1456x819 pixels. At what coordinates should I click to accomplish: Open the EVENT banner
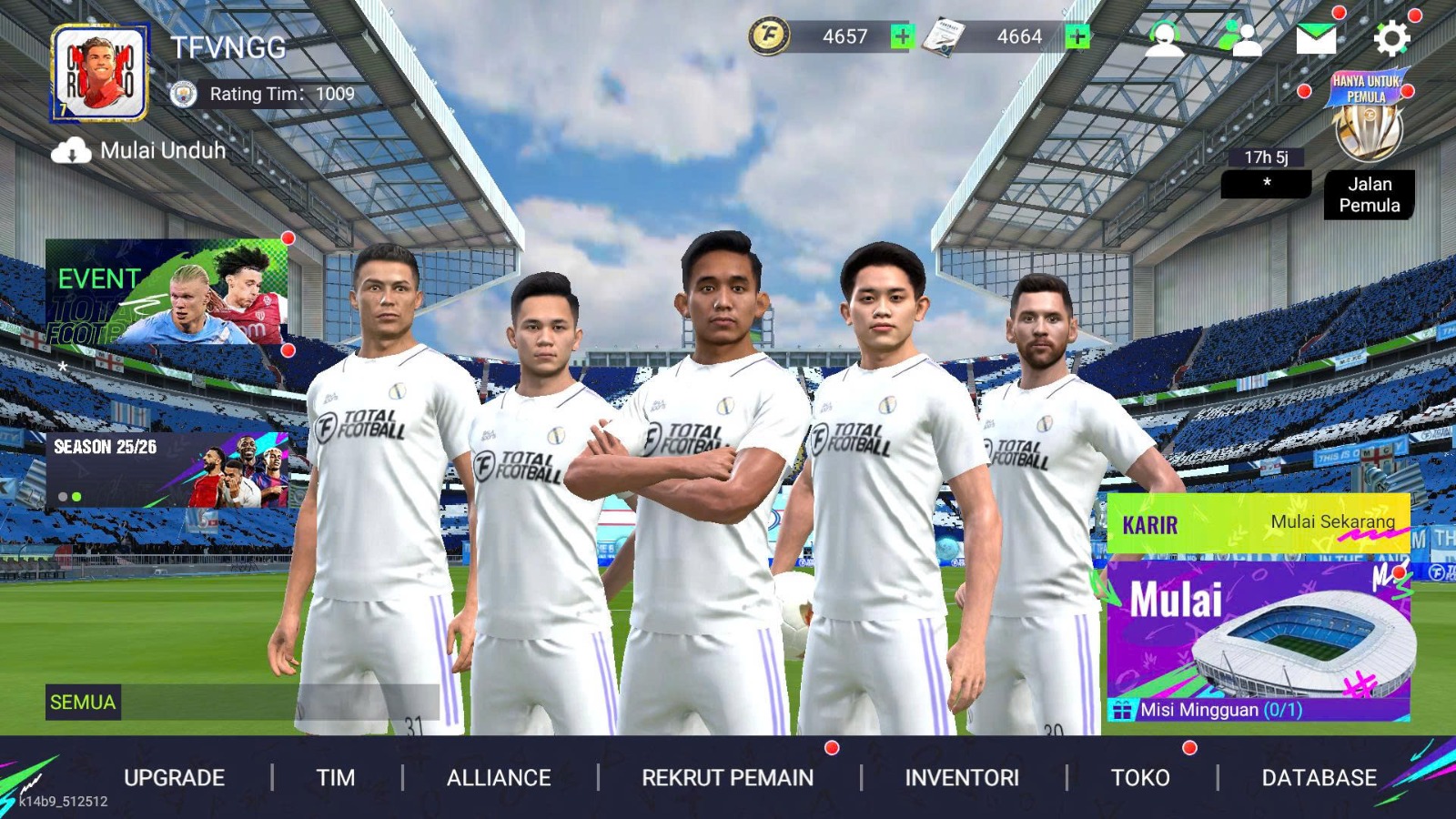167,292
